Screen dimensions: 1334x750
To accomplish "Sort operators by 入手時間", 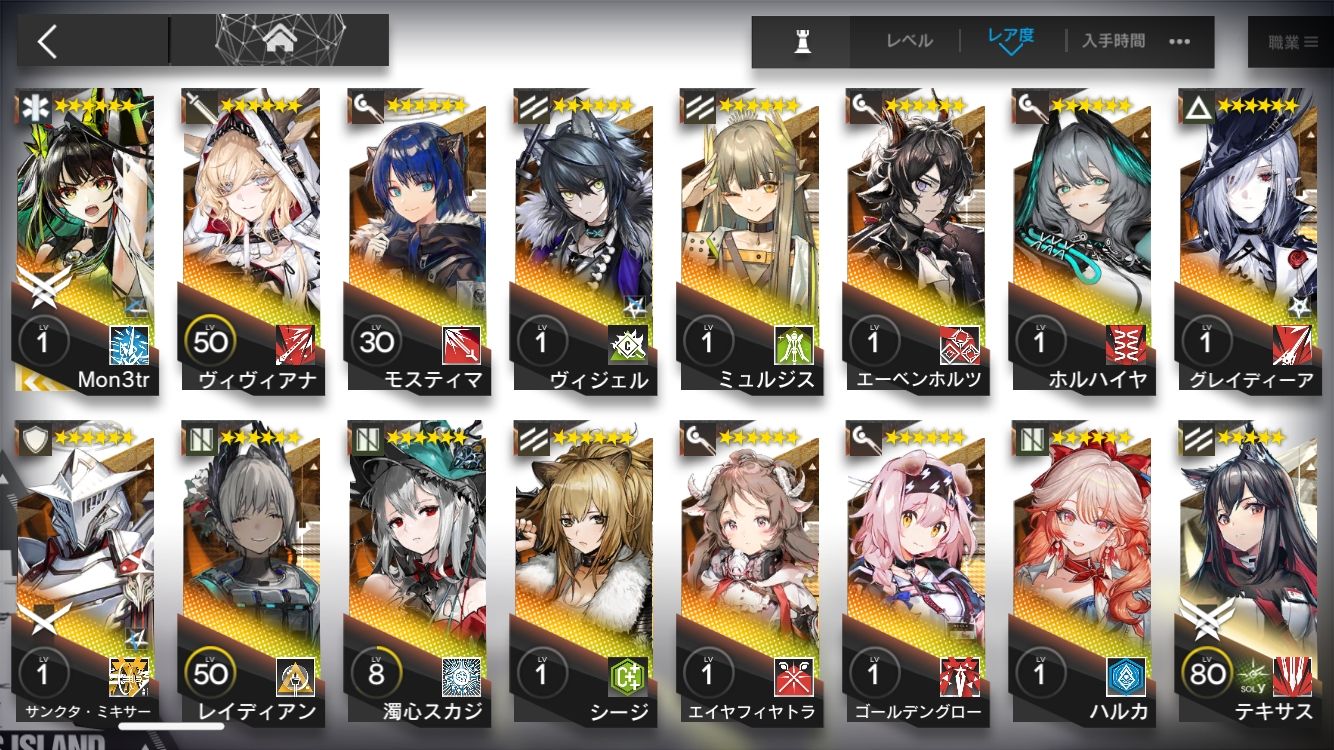I will point(1113,41).
